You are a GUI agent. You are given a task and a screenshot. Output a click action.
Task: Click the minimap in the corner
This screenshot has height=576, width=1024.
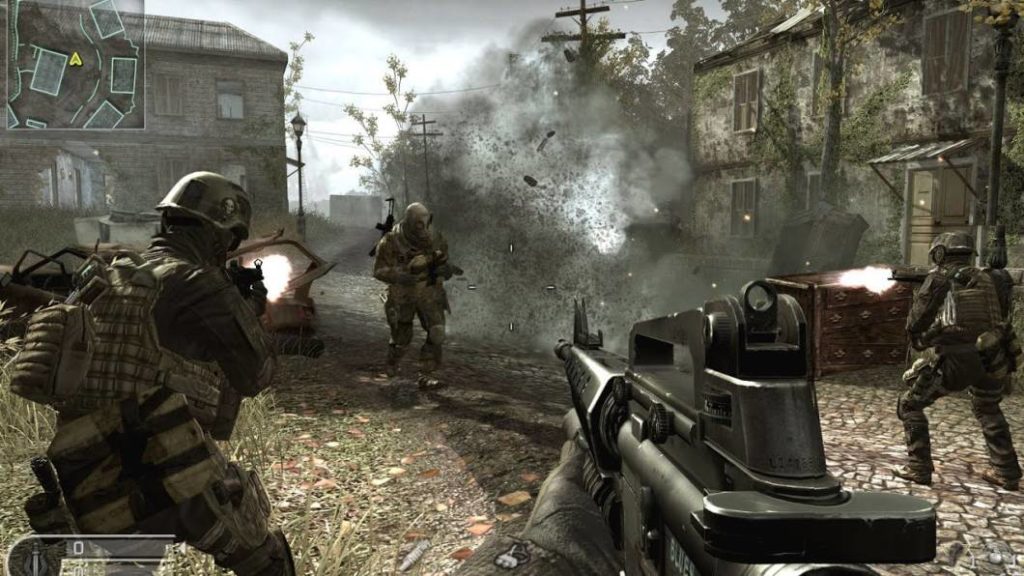75,64
